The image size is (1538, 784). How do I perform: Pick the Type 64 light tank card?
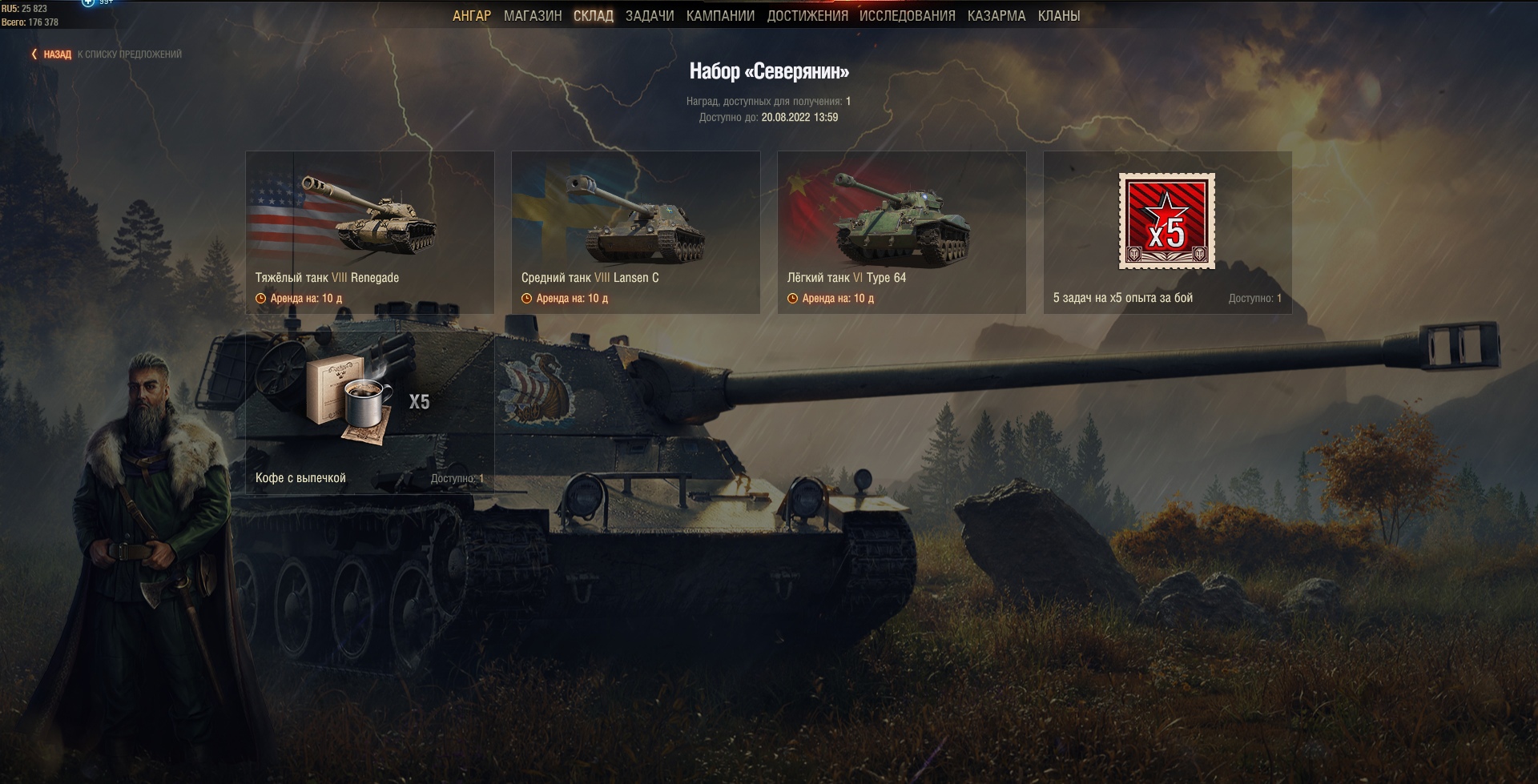(x=901, y=232)
